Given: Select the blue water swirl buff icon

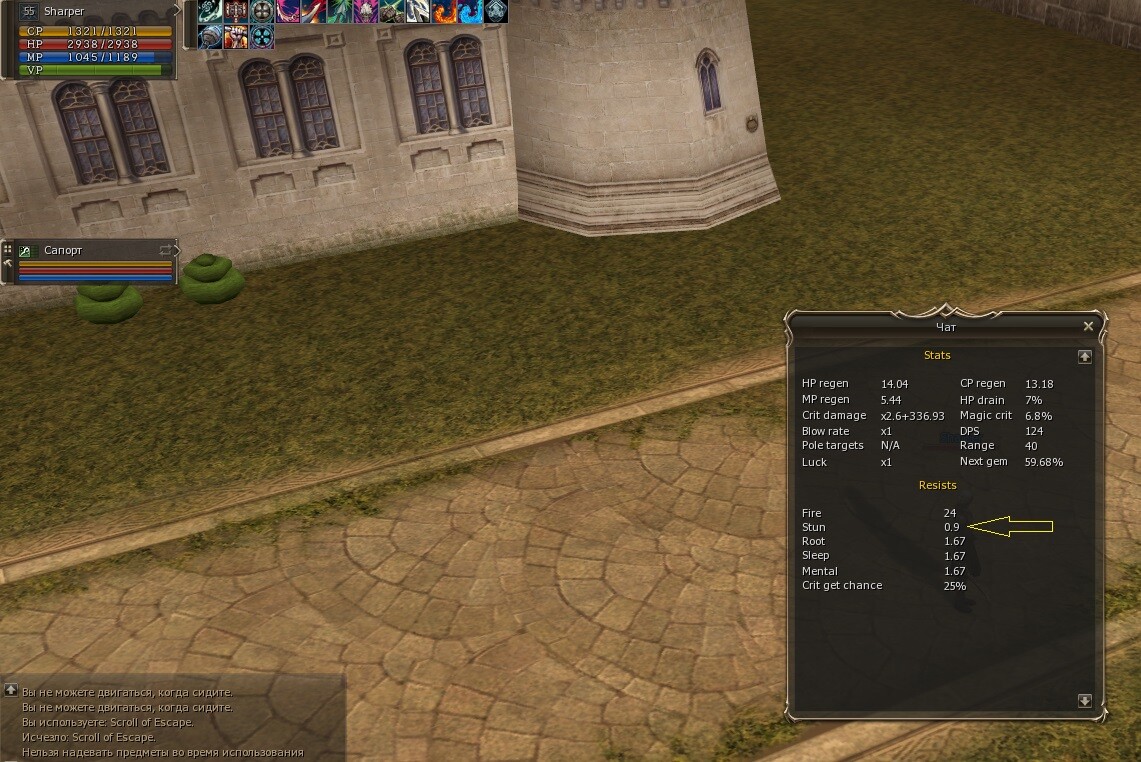Looking at the screenshot, I should (x=470, y=12).
